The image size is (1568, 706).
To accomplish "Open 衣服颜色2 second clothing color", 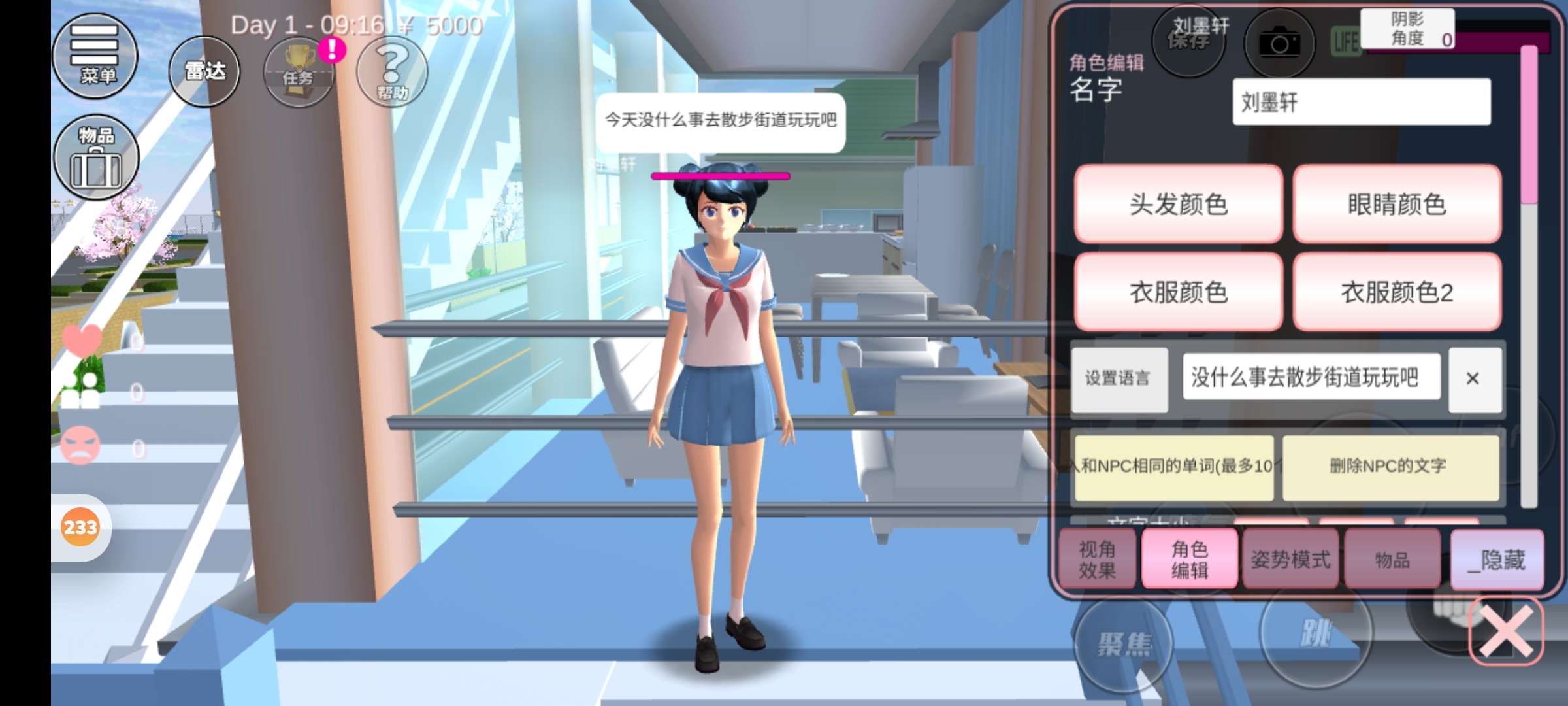I will [1396, 292].
